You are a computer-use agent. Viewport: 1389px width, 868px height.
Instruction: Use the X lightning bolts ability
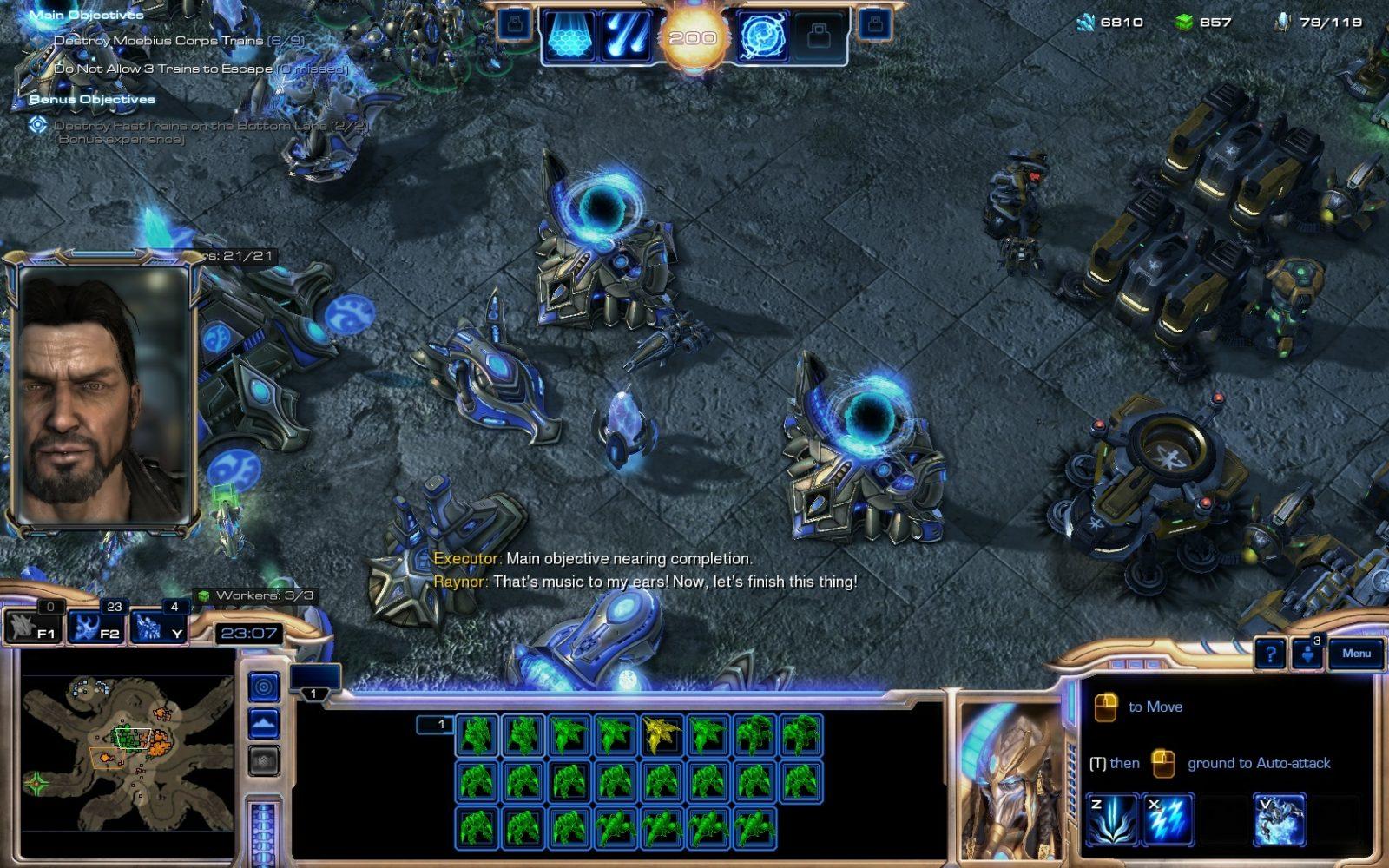1166,818
